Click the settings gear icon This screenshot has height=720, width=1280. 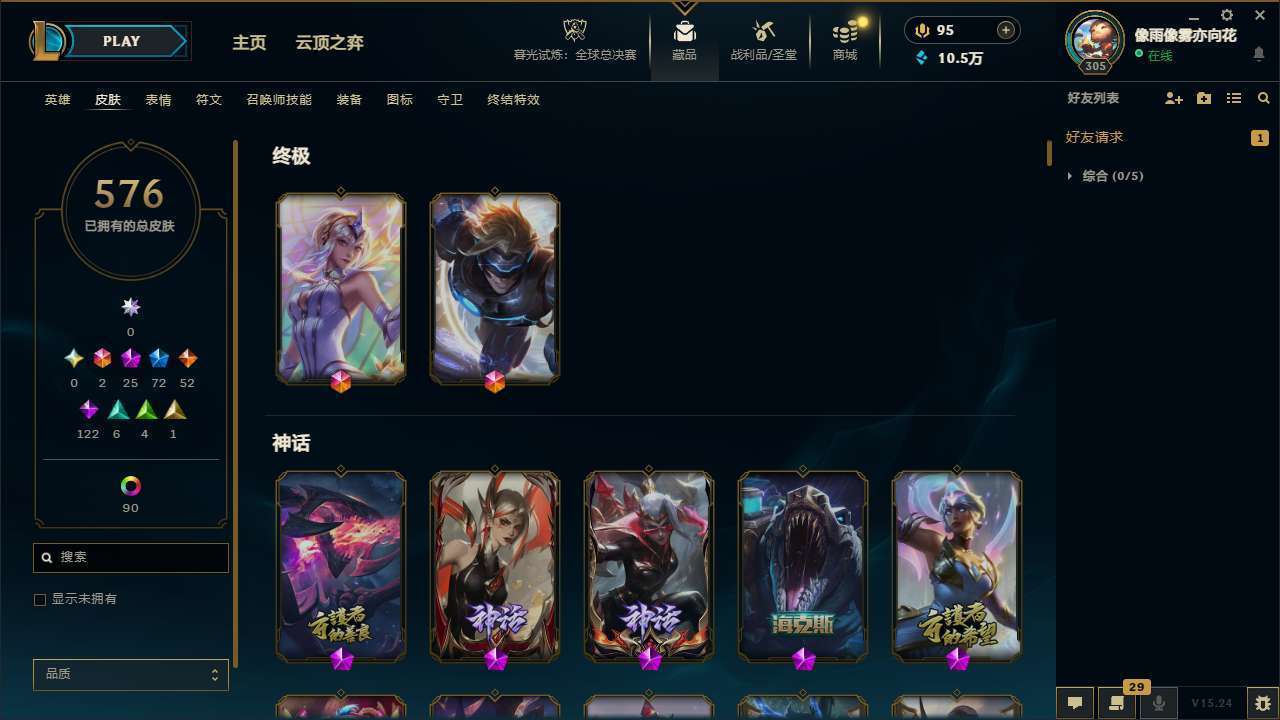[1226, 15]
